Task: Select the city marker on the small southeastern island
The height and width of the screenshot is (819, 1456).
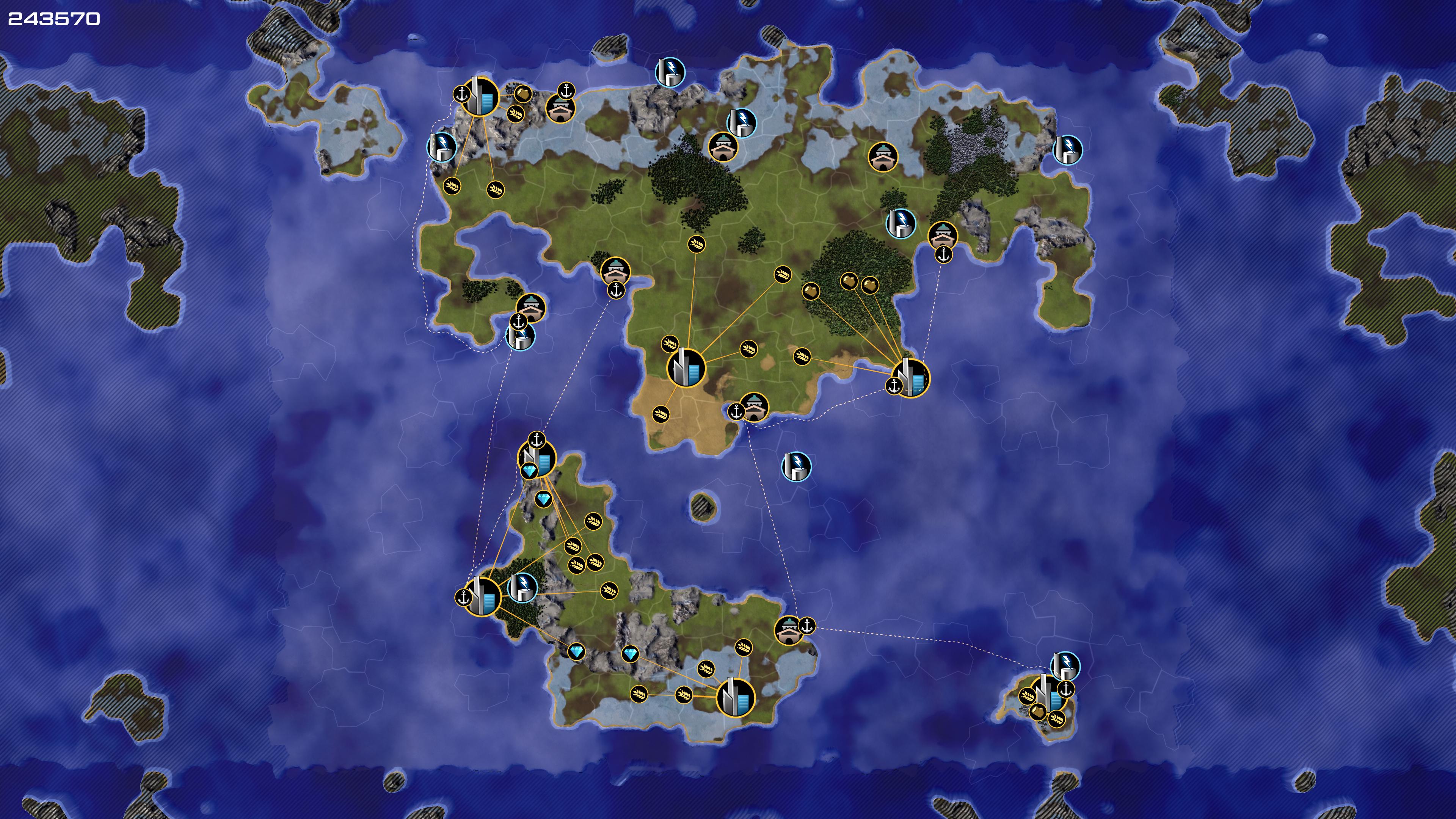Action: click(1048, 694)
